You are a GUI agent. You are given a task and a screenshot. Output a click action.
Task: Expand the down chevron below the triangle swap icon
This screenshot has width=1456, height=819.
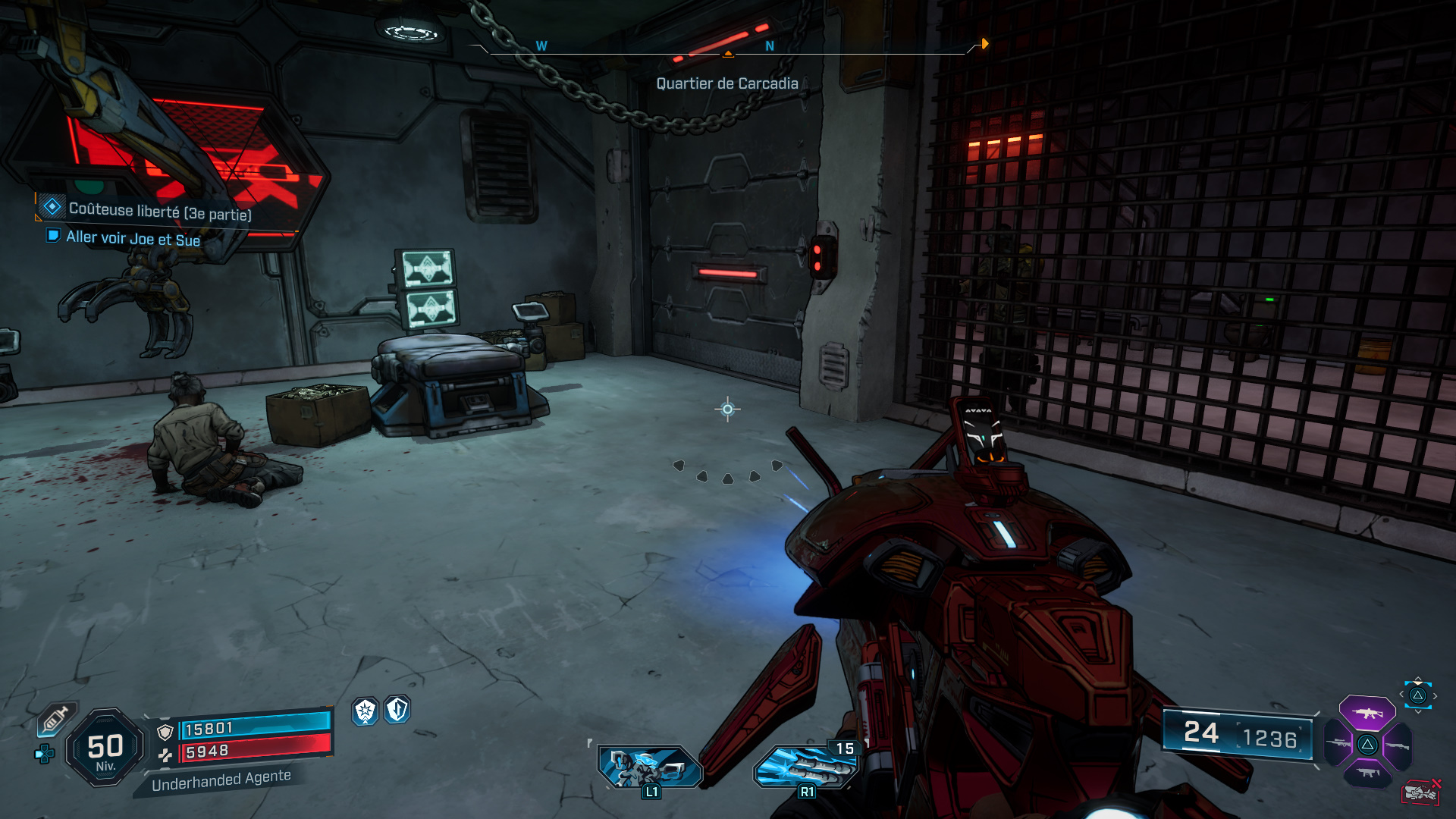[1418, 711]
